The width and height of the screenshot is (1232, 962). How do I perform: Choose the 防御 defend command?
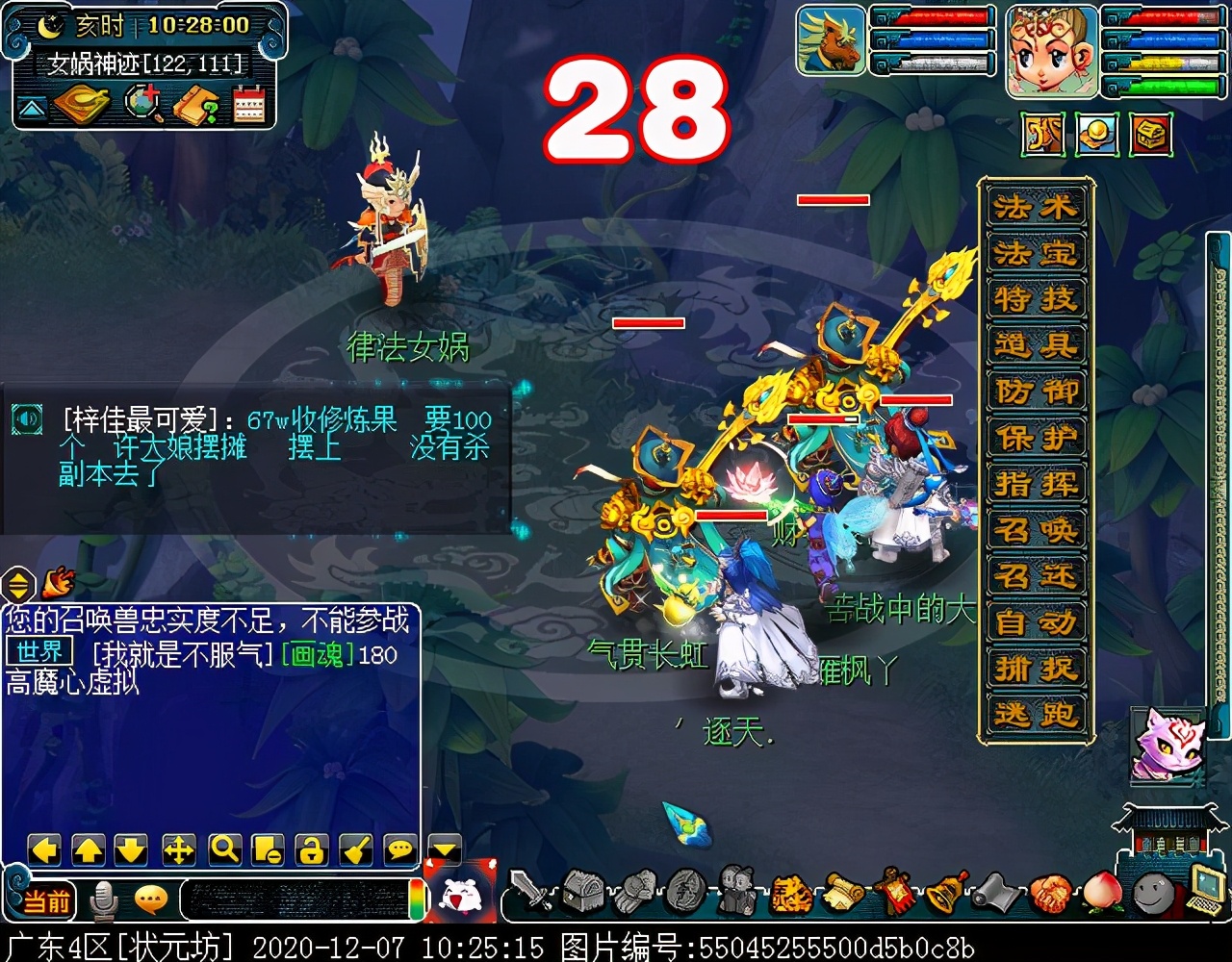[1036, 391]
